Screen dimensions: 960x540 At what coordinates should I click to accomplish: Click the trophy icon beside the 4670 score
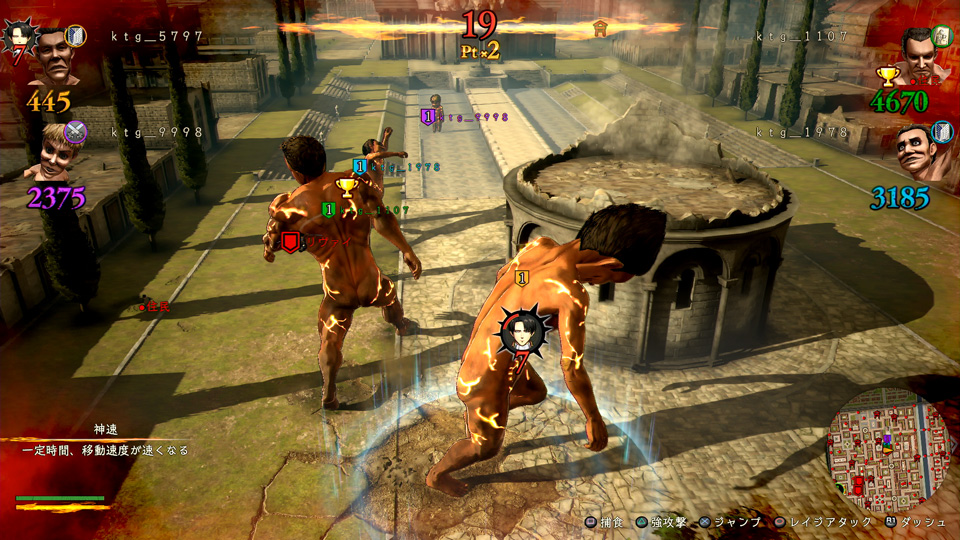[x=886, y=76]
